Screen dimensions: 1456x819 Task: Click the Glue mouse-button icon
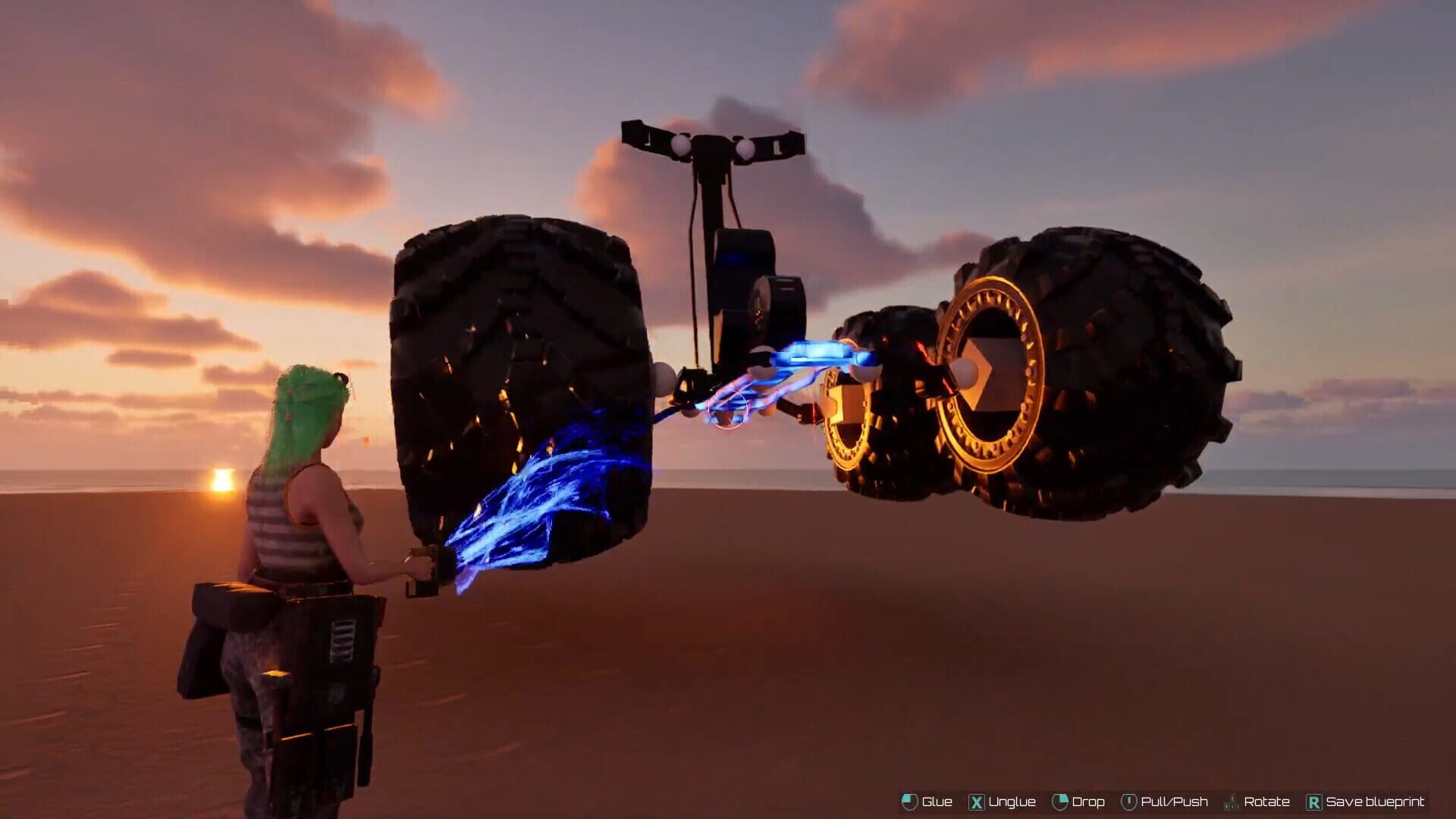(909, 802)
